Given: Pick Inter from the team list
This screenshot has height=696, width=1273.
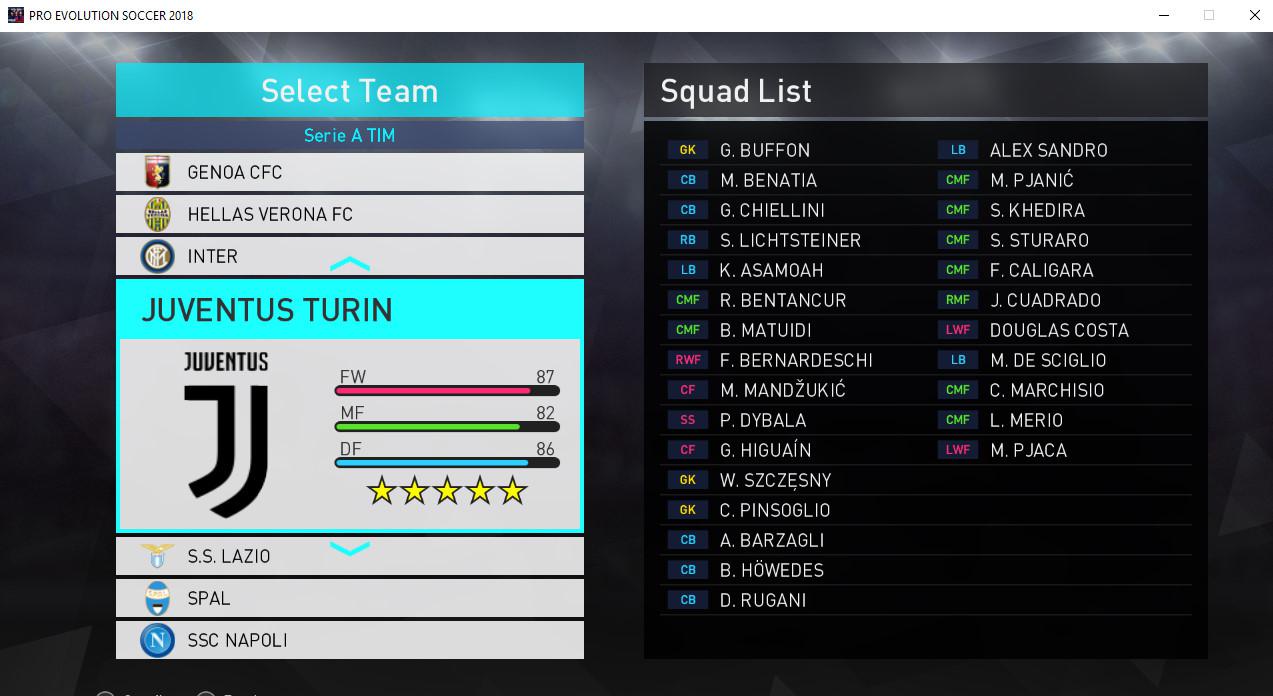Looking at the screenshot, I should tap(349, 256).
